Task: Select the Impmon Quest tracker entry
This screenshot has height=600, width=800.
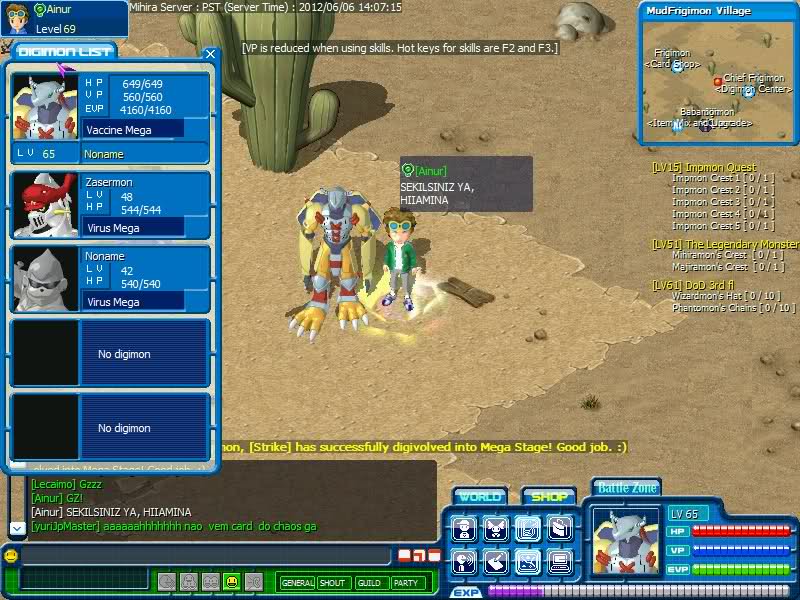Action: click(x=704, y=167)
